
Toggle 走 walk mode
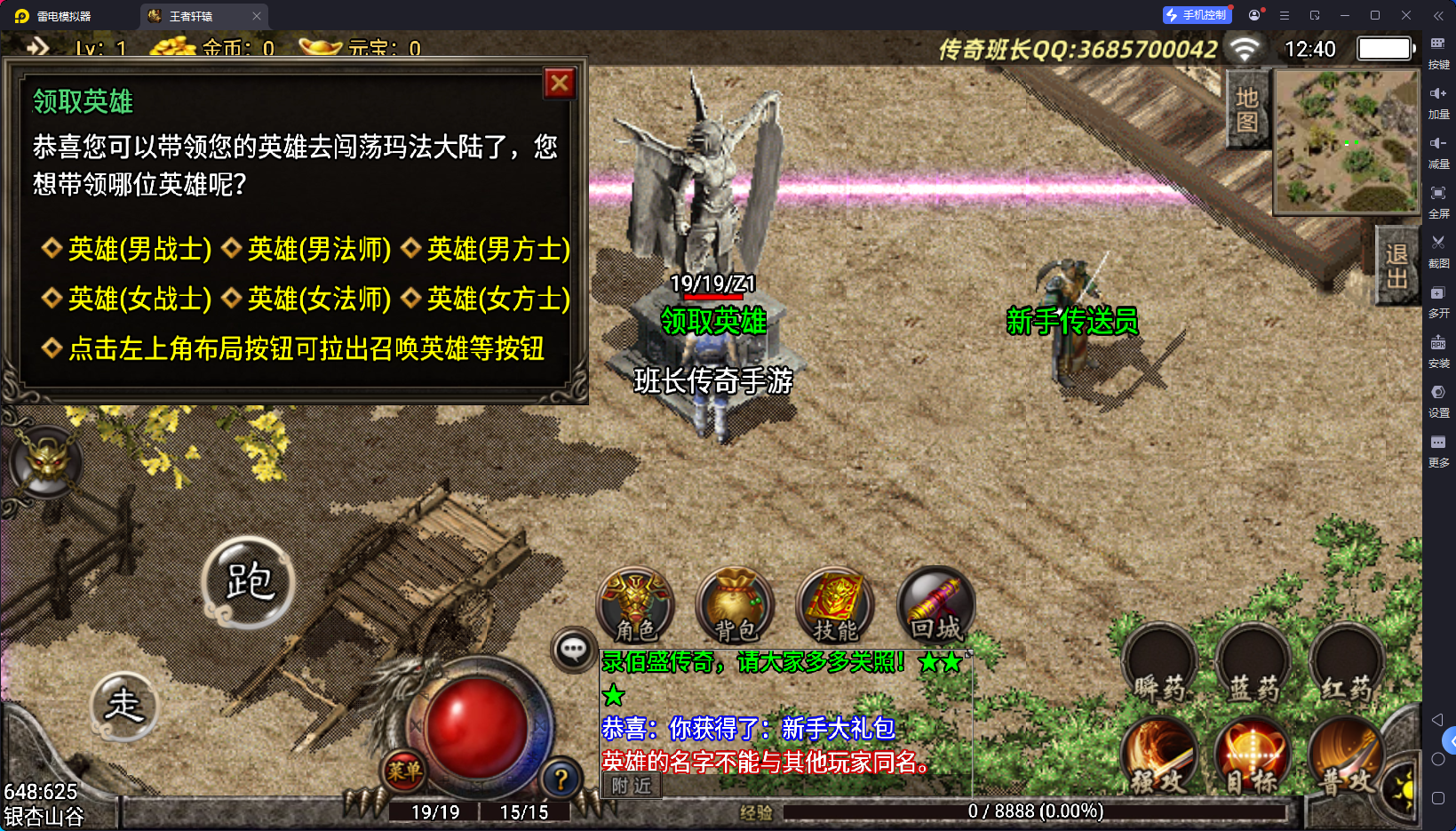point(124,706)
